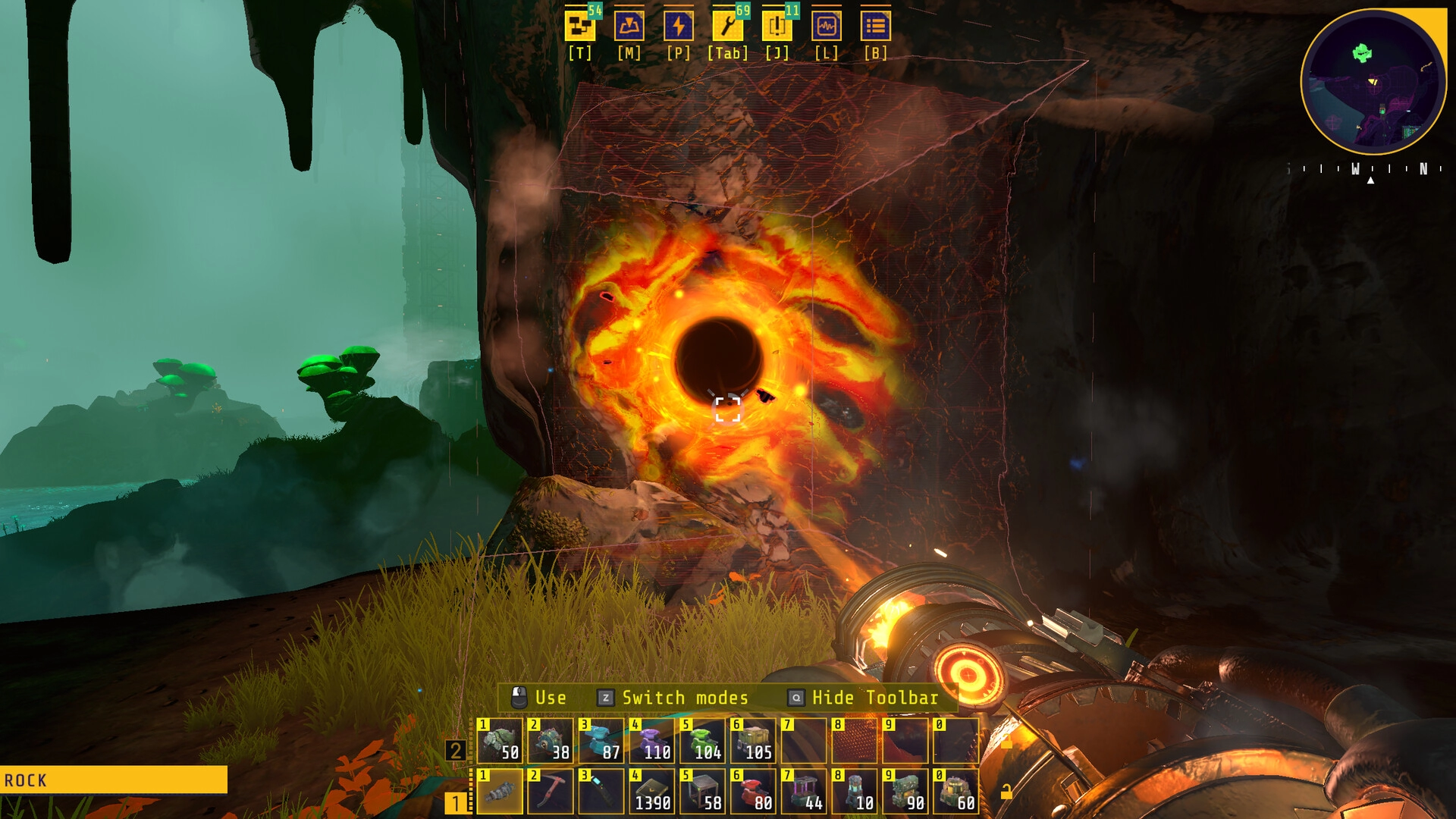Open the list menu icon
1456x819 pixels.
click(x=875, y=27)
